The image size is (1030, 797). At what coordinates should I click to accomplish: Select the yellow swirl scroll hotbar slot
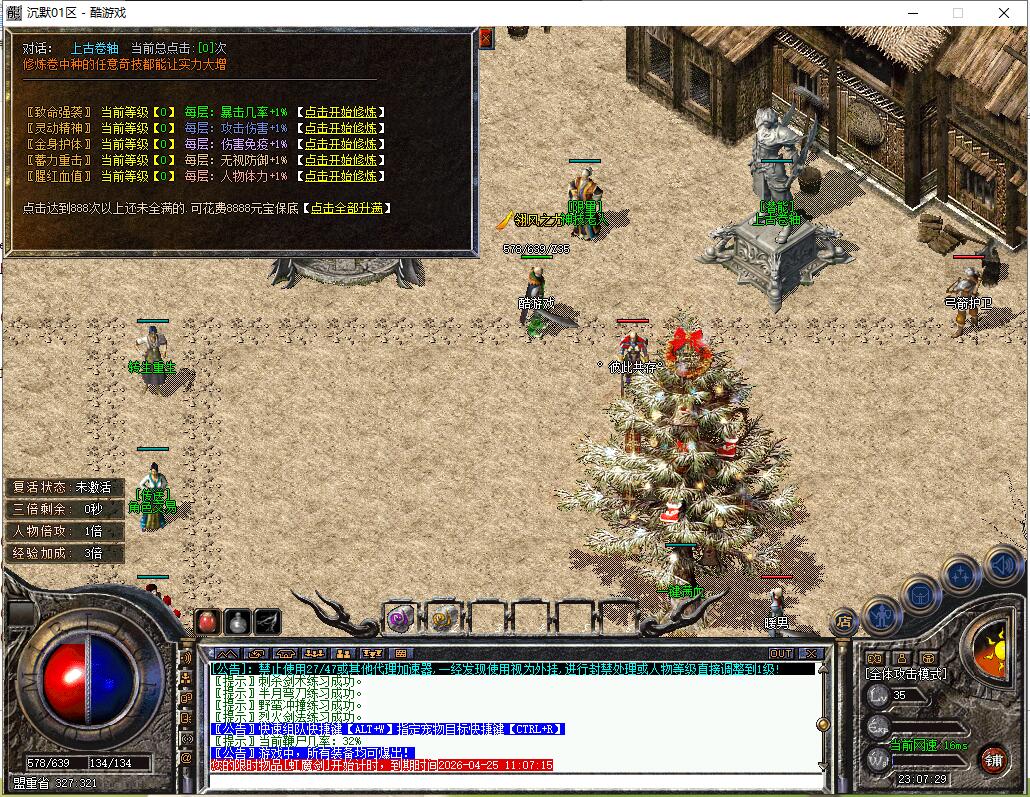click(443, 618)
